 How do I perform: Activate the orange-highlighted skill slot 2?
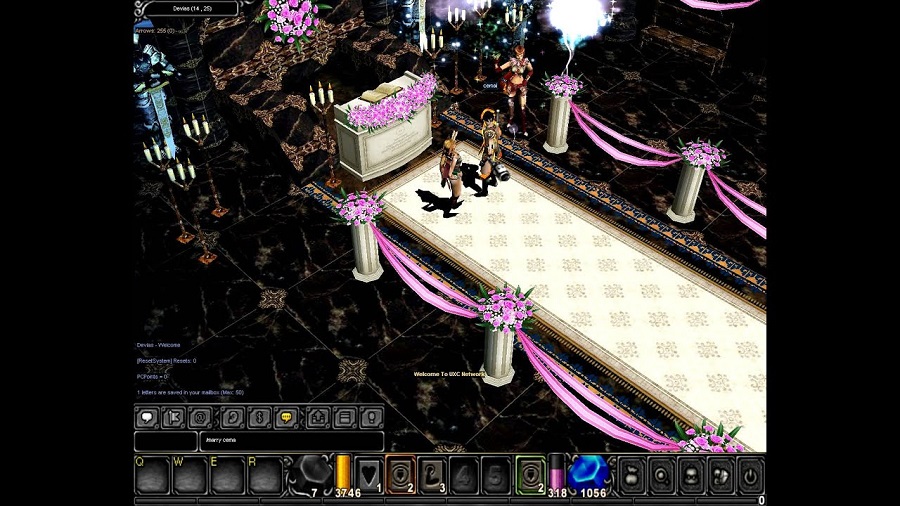pos(401,474)
